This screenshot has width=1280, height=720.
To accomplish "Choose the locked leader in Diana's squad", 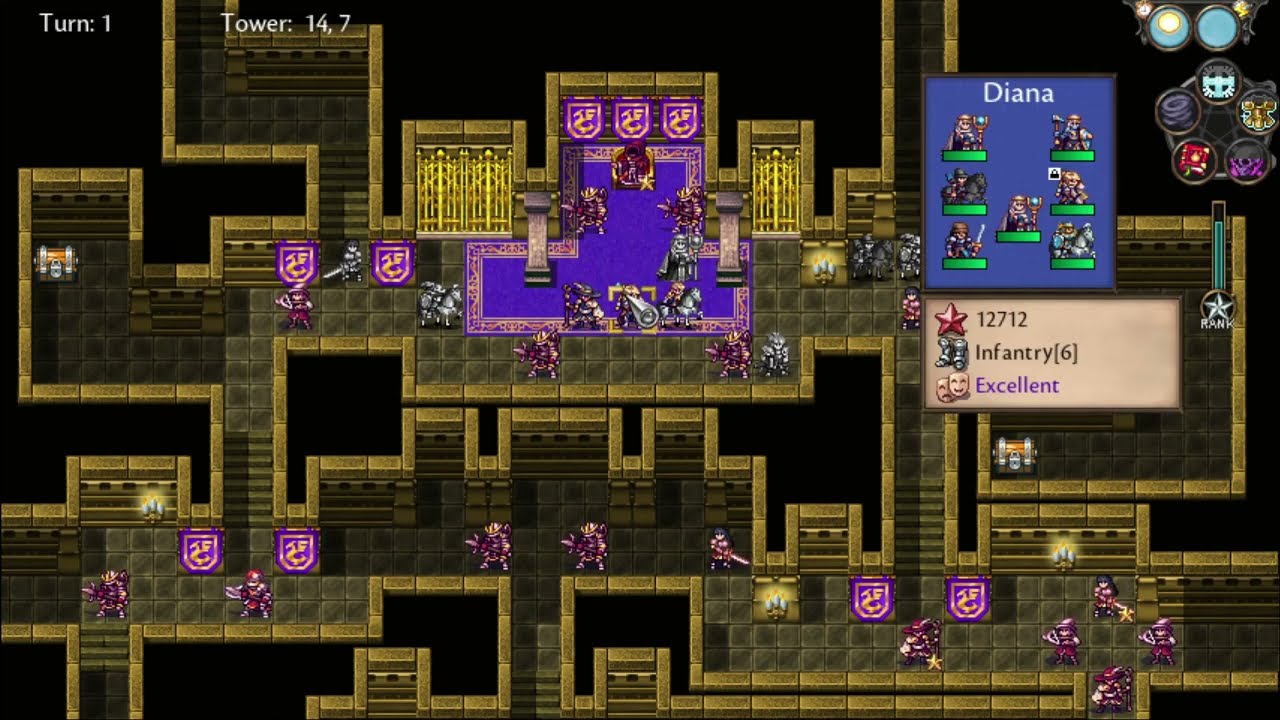I will pos(1072,187).
